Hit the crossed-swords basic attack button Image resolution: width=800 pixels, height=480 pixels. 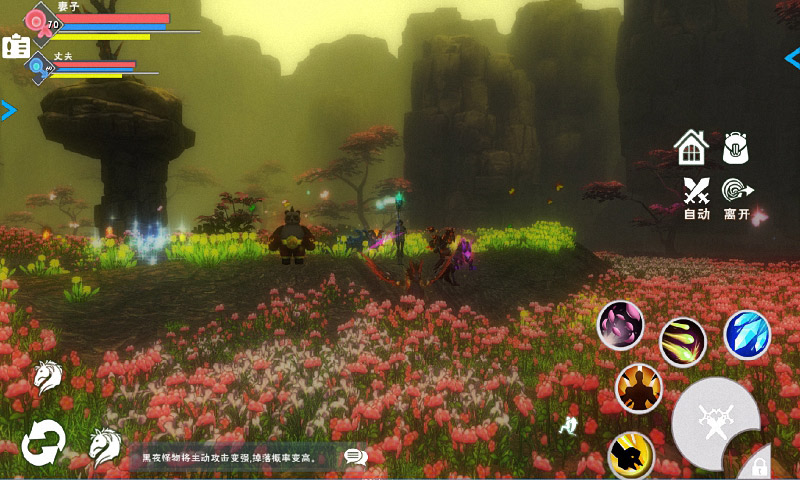pos(715,421)
